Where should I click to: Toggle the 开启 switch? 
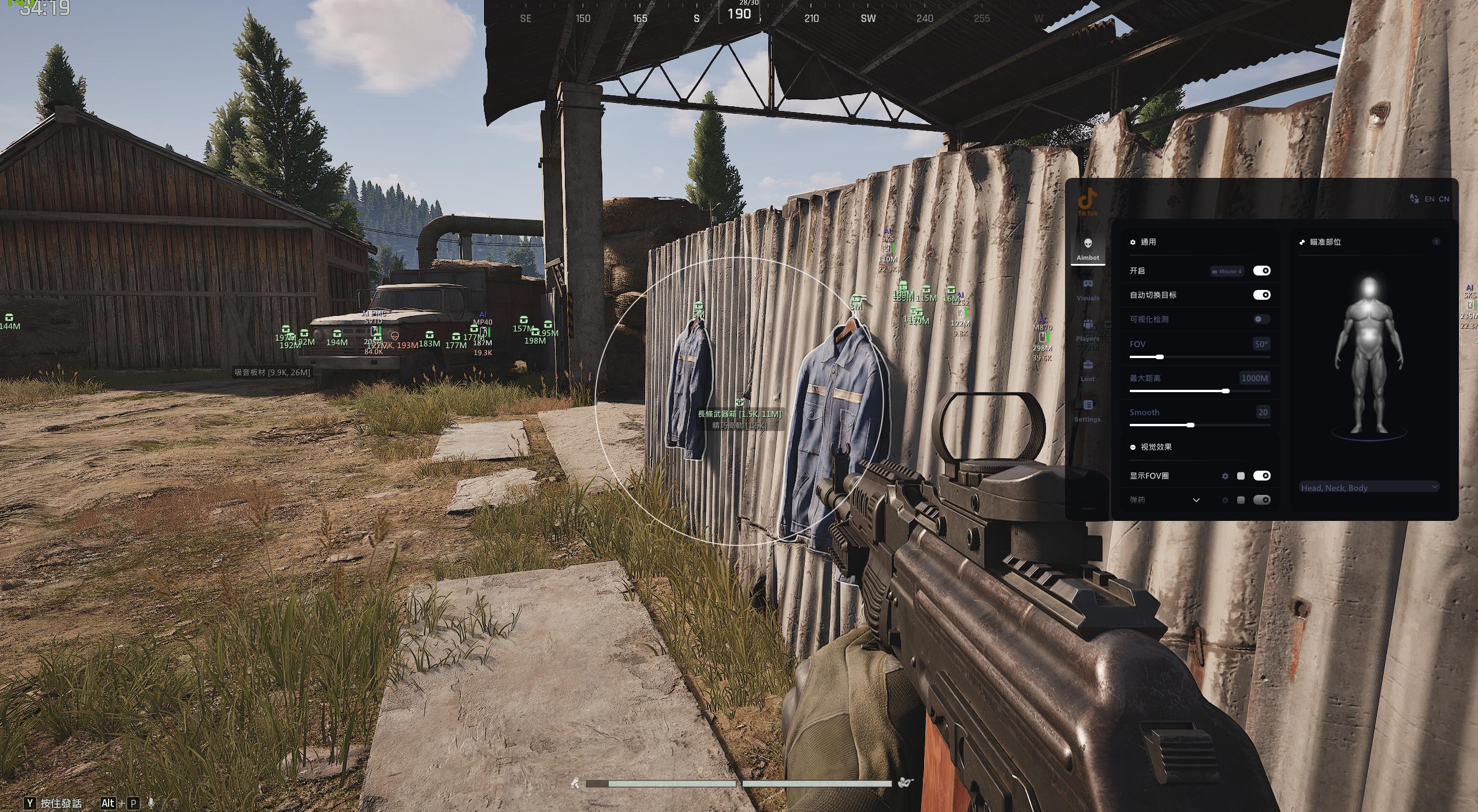tap(1261, 271)
